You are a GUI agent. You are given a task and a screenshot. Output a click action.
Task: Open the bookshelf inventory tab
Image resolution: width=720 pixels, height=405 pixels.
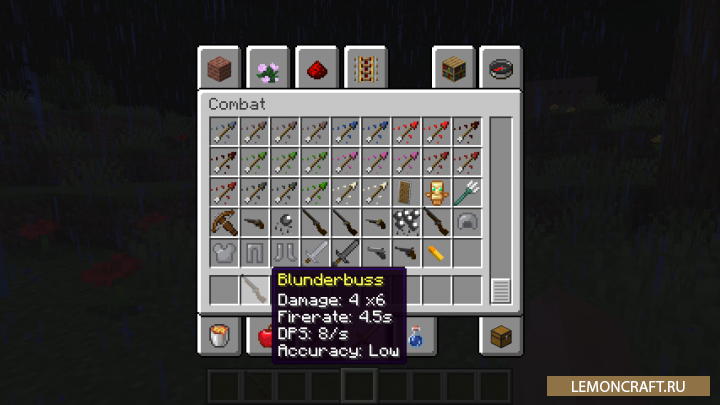point(452,69)
